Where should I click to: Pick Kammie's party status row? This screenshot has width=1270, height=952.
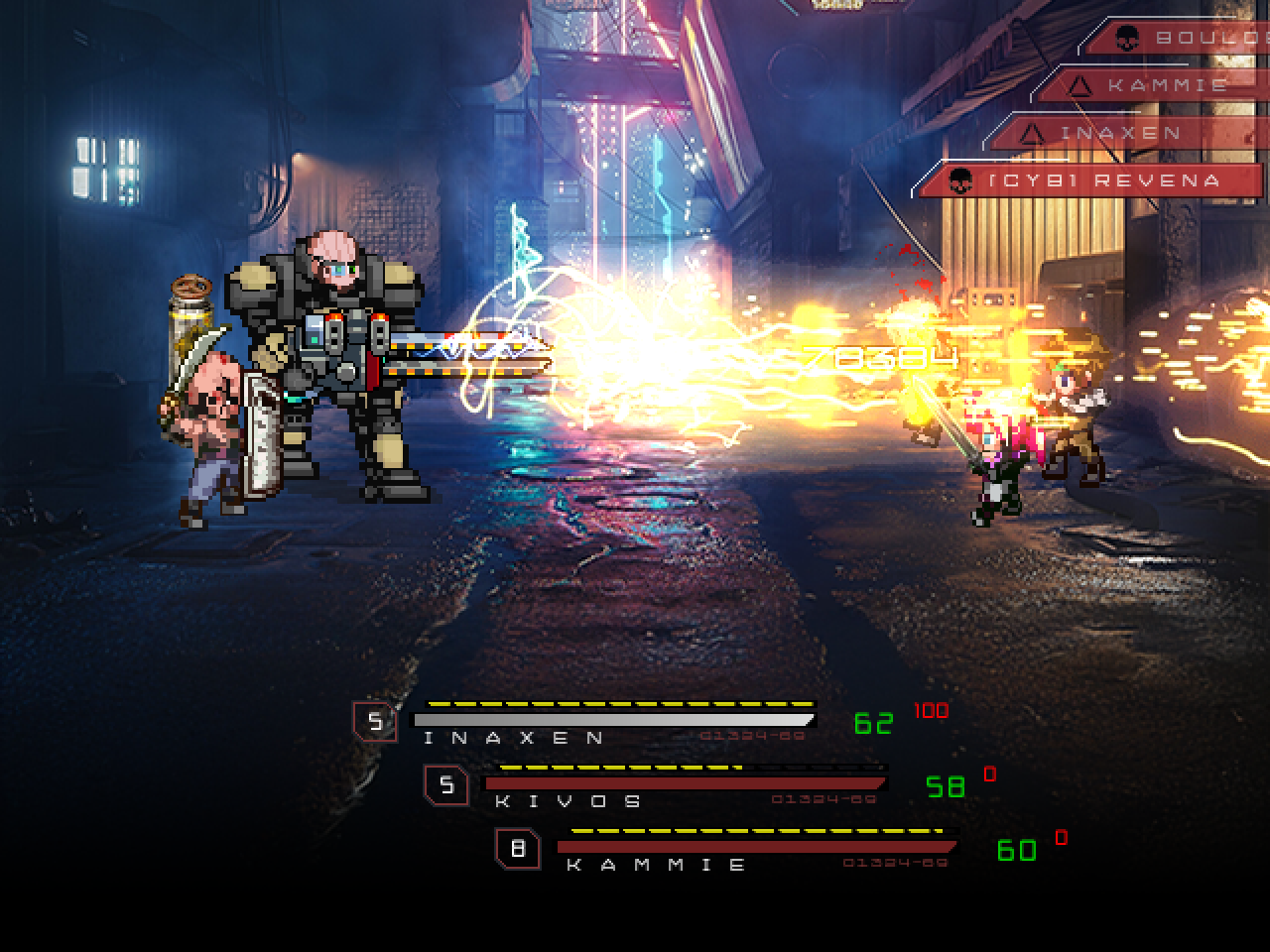(756, 850)
